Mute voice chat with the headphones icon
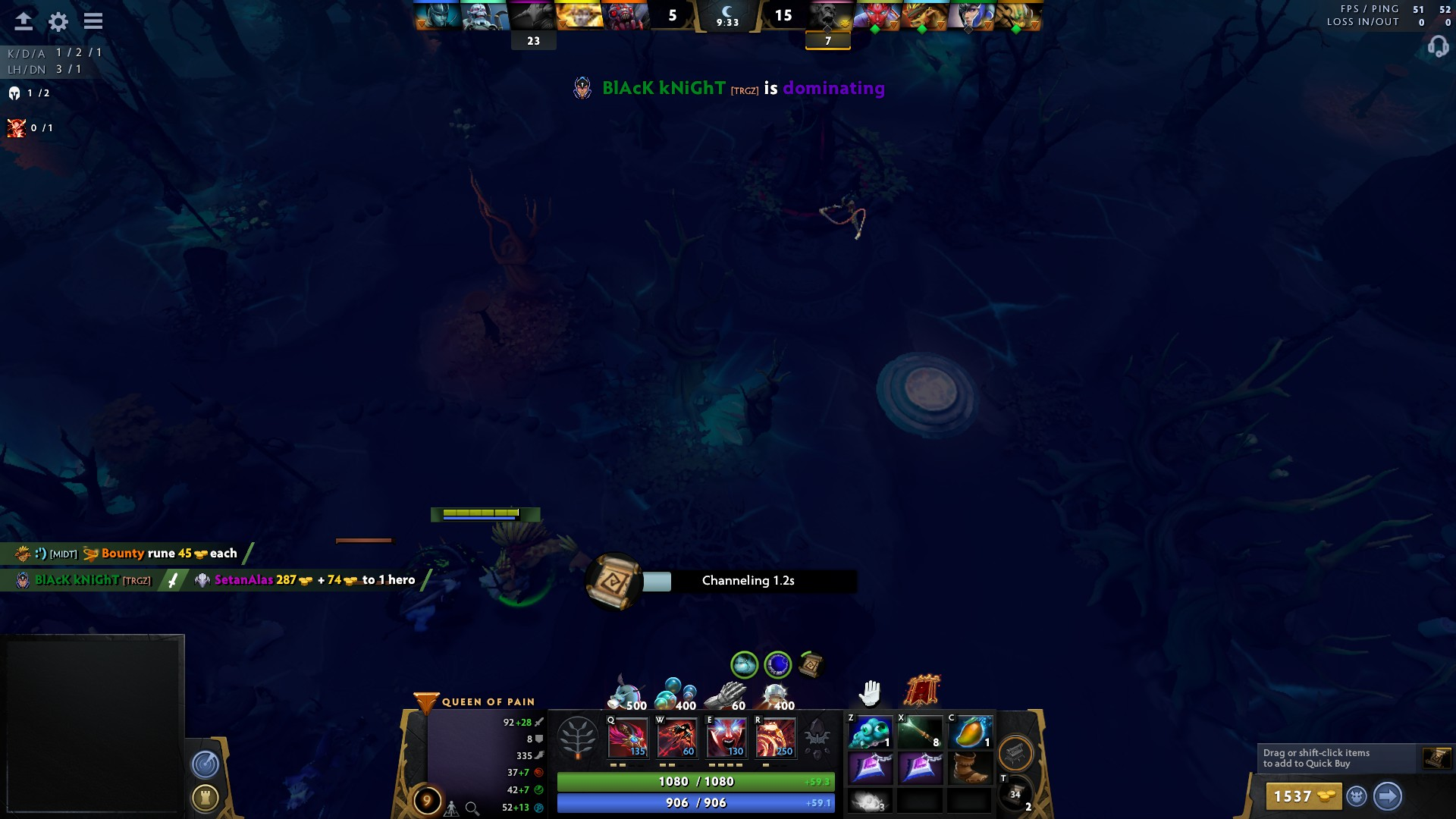1456x819 pixels. (x=1437, y=47)
